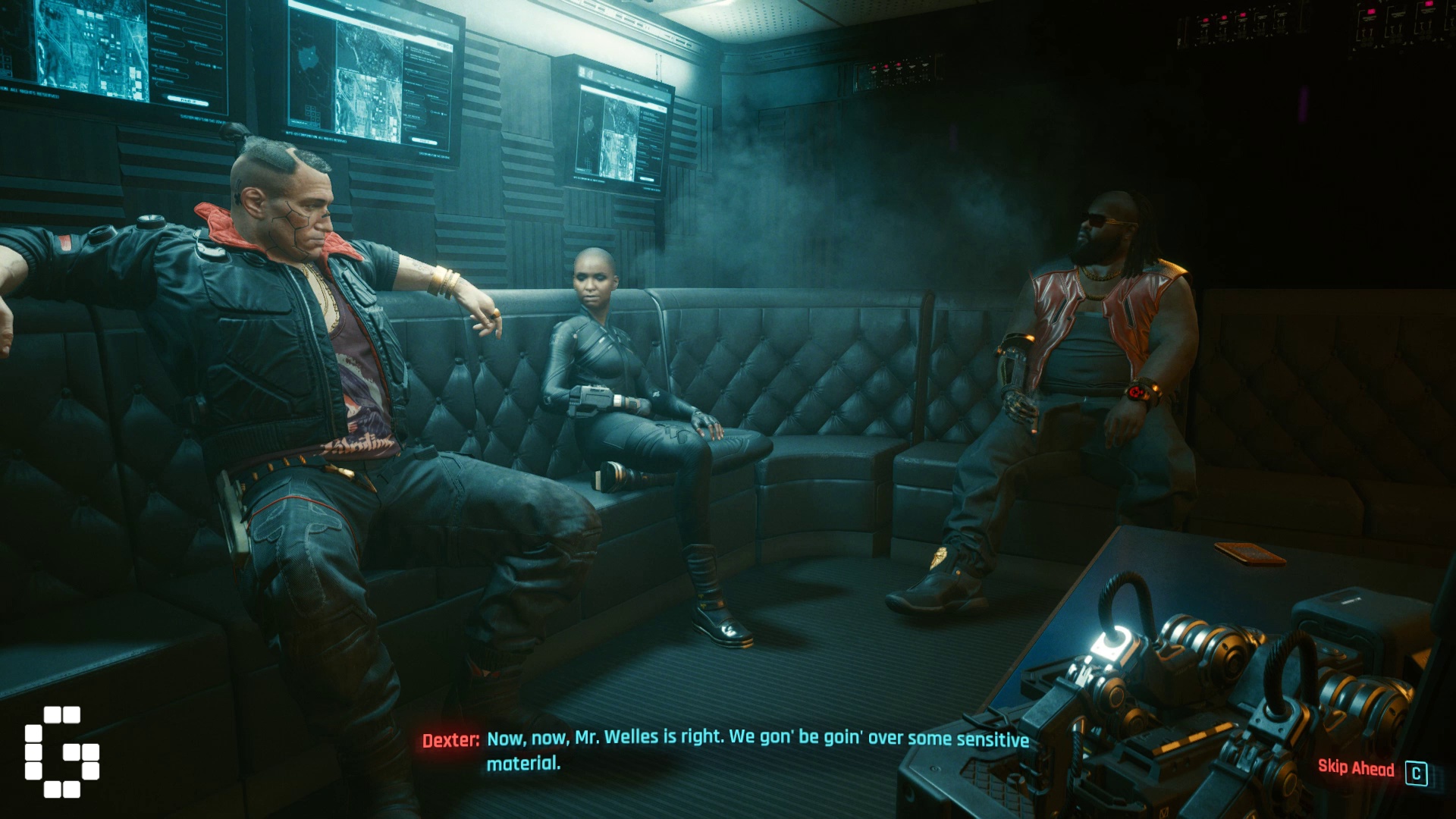Click the GeForce overlay icon
Screen dimensions: 1456x819
tap(61, 751)
